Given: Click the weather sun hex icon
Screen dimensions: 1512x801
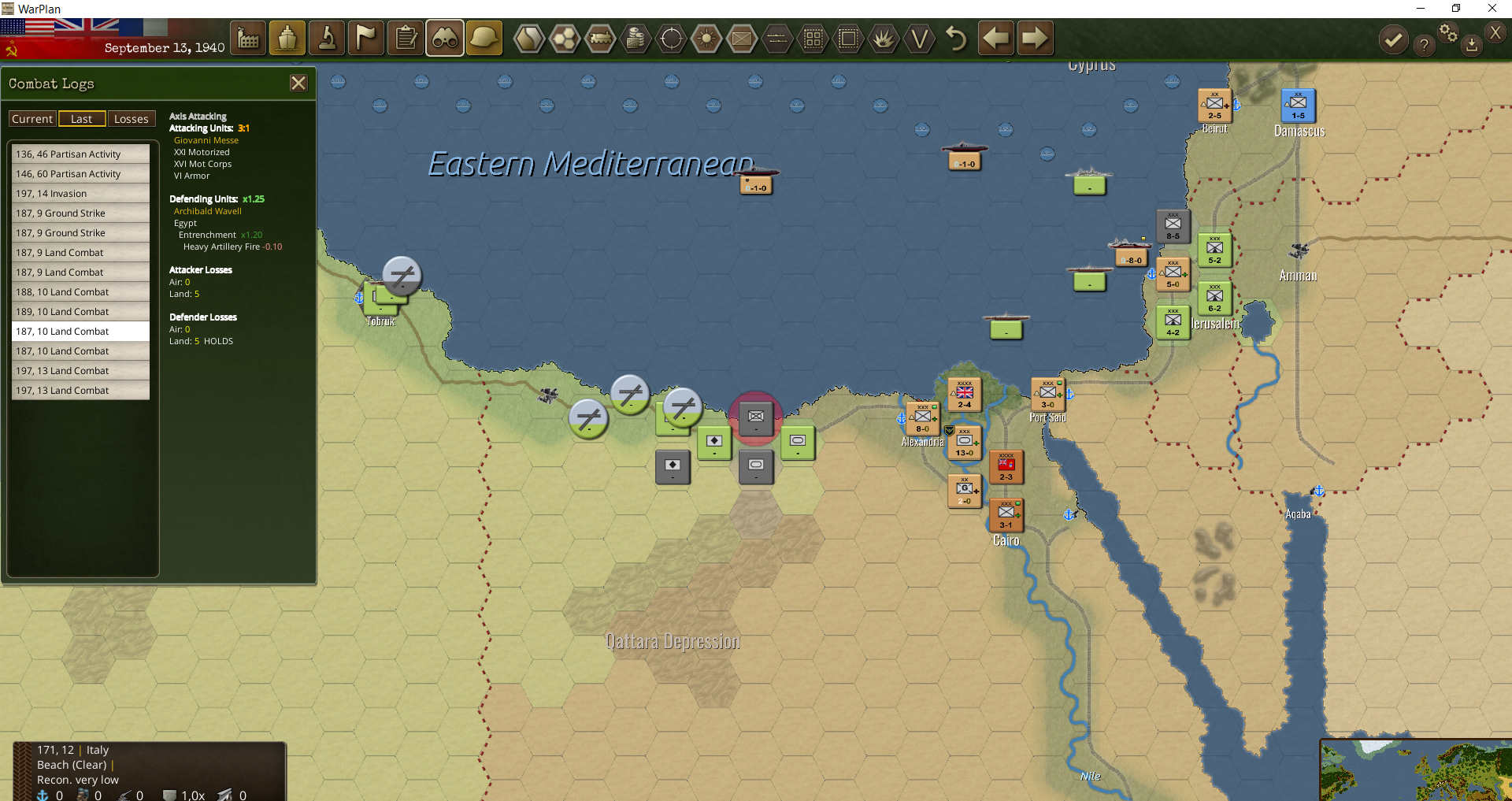Looking at the screenshot, I should [x=706, y=37].
